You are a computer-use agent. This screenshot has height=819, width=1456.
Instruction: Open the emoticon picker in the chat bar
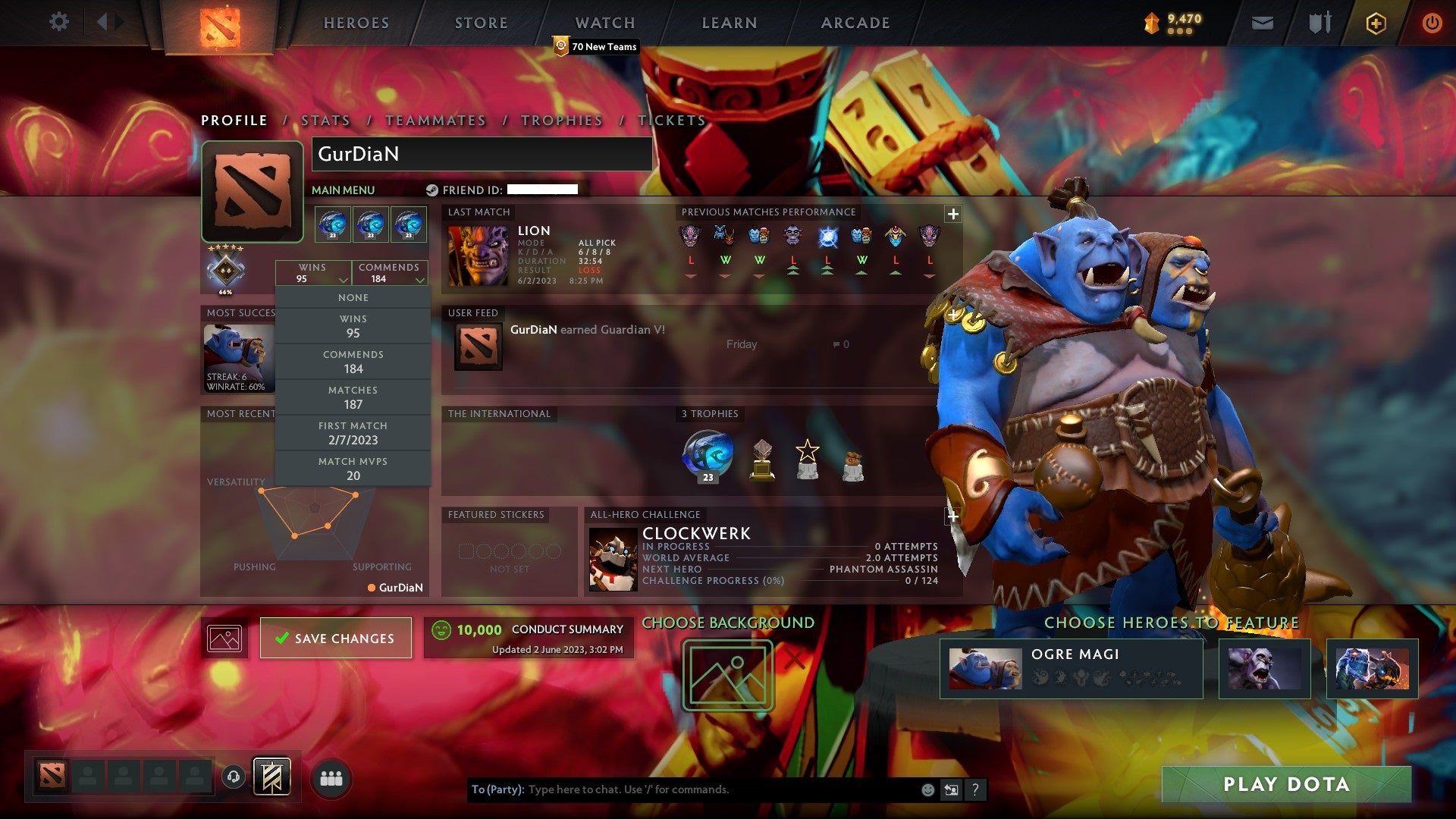coord(927,789)
